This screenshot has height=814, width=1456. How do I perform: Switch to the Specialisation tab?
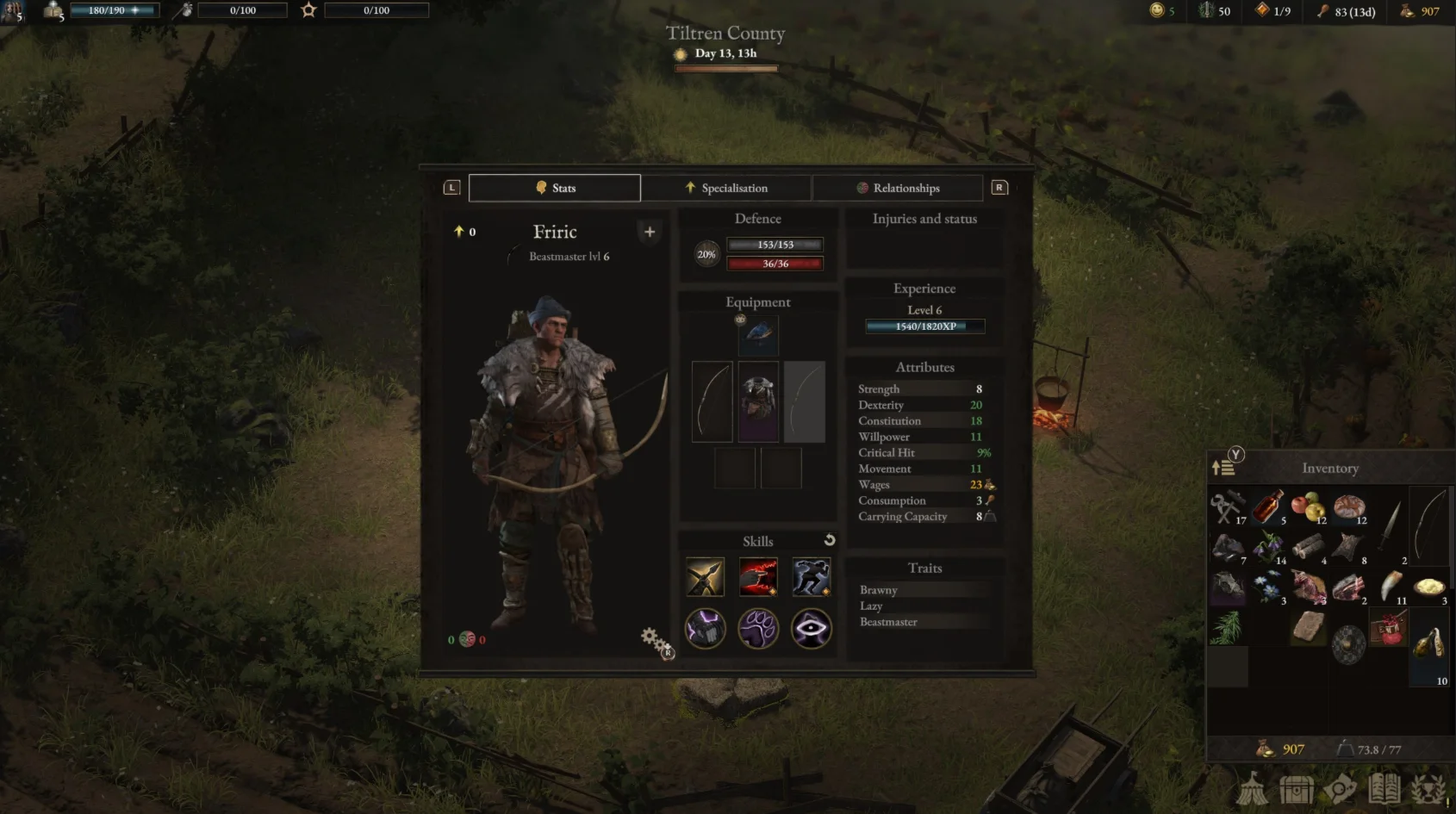tap(725, 188)
